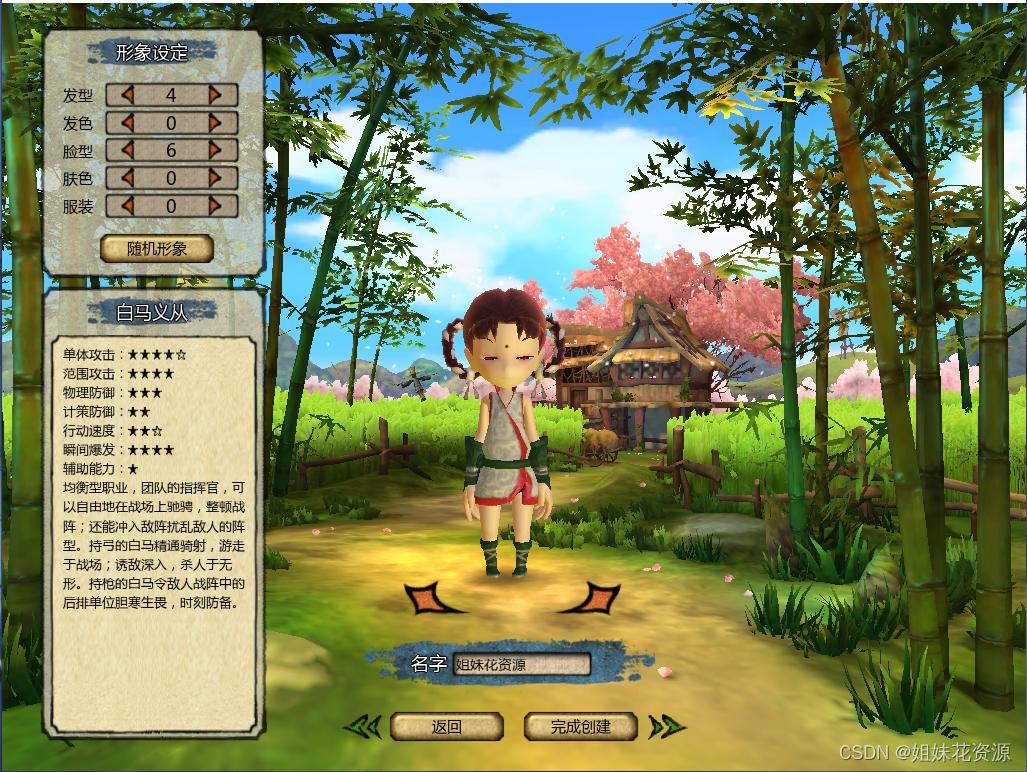This screenshot has height=772, width=1027.
Task: Go back with the 返回 button
Action: [446, 727]
